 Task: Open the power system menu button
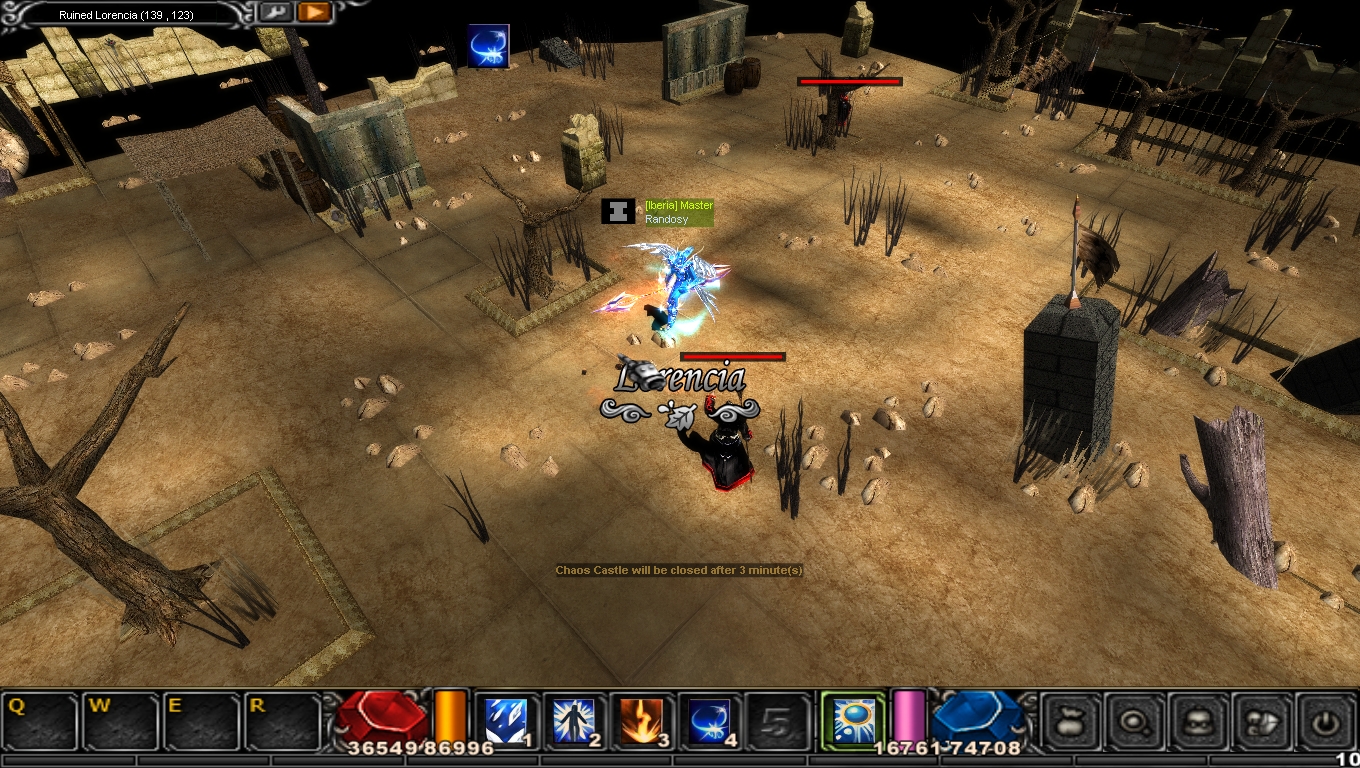[x=1326, y=721]
